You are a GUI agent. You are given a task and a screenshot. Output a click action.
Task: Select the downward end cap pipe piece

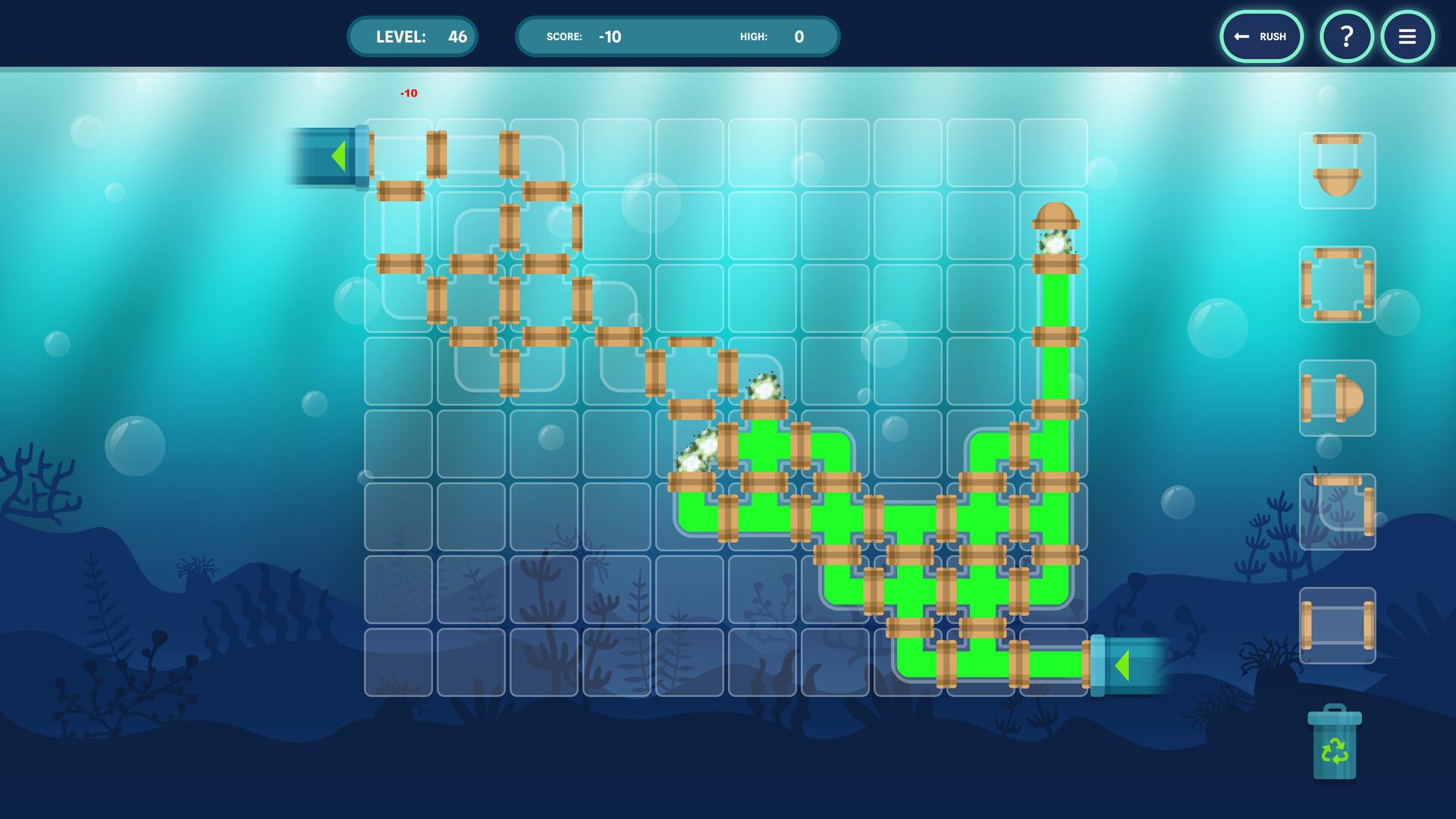pos(1337,171)
